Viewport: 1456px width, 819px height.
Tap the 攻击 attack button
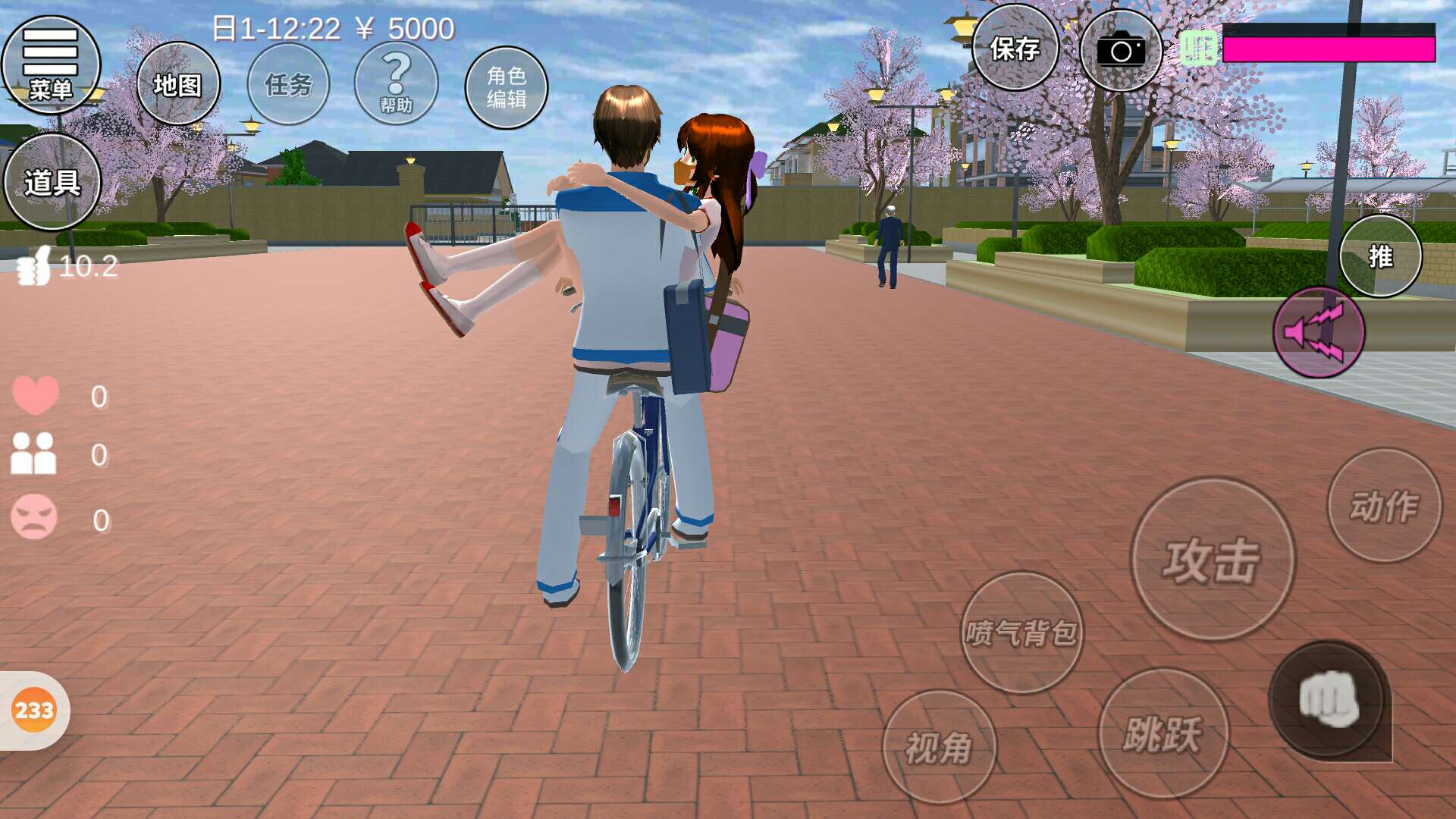(x=1213, y=560)
